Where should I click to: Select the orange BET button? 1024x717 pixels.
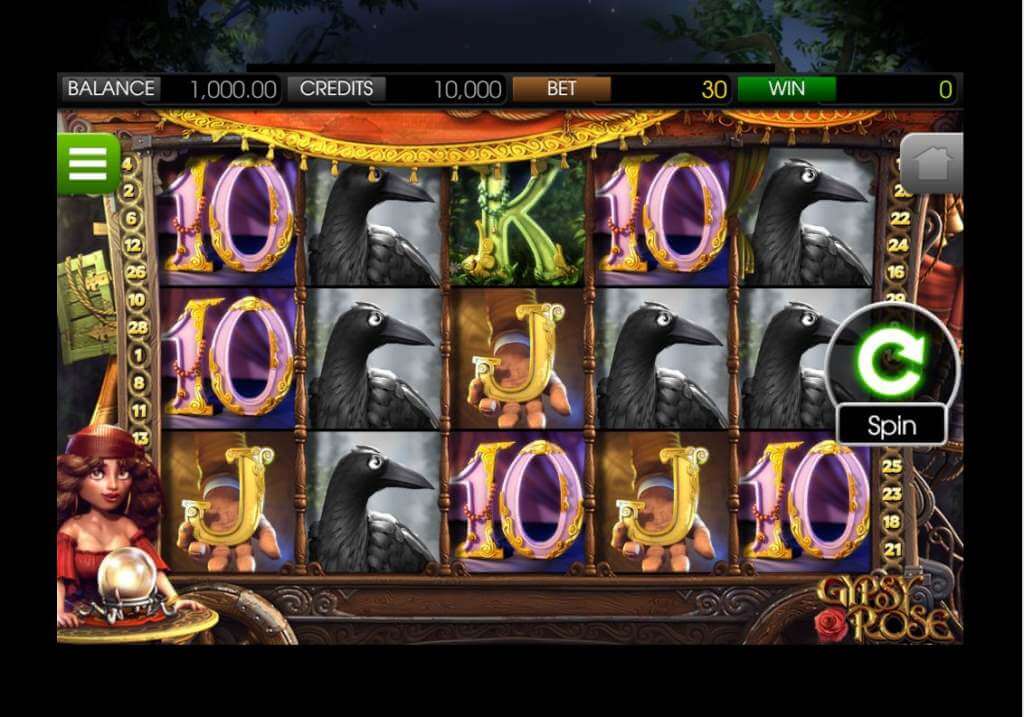pyautogui.click(x=561, y=88)
